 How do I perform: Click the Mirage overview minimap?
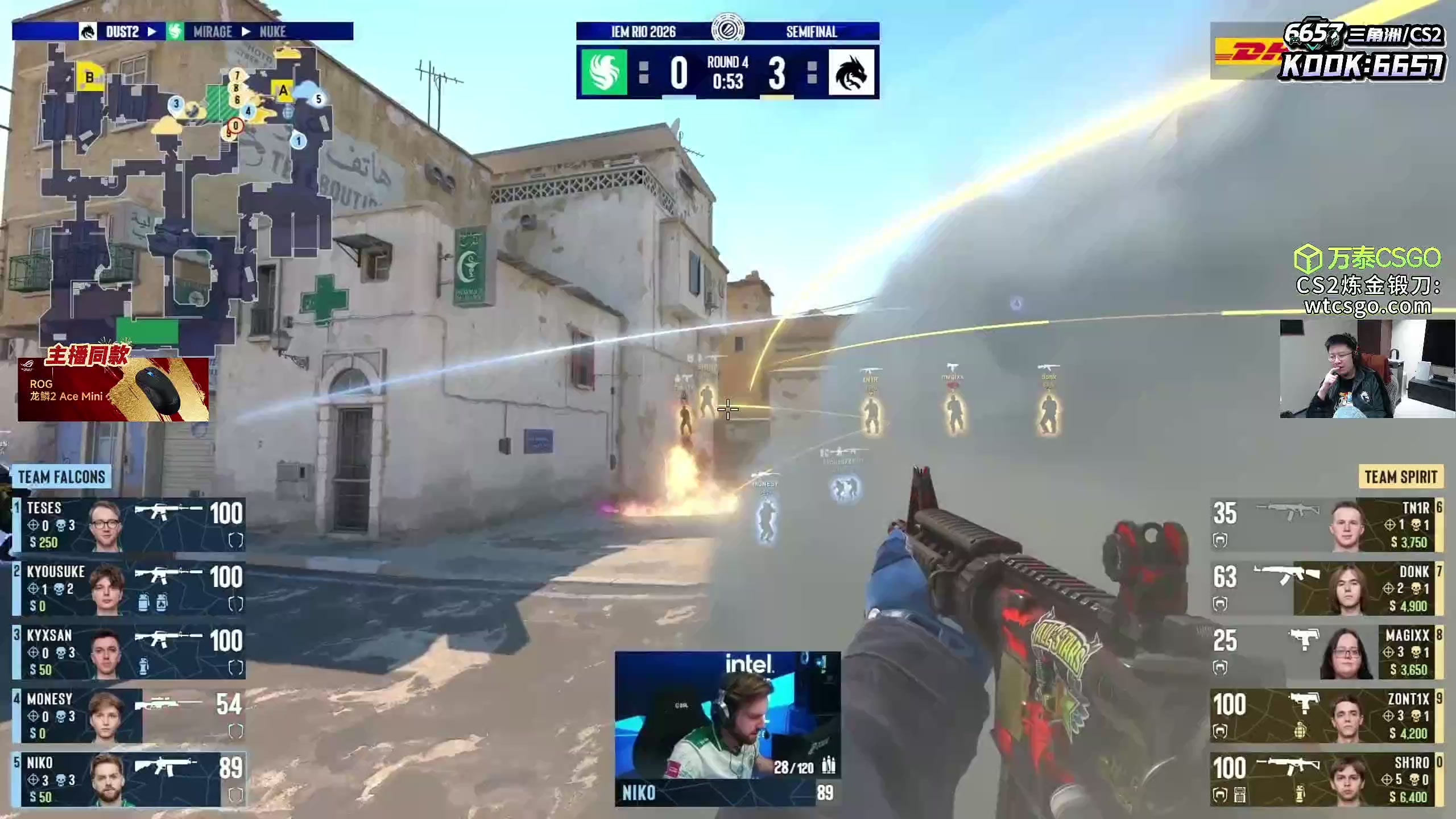182,193
